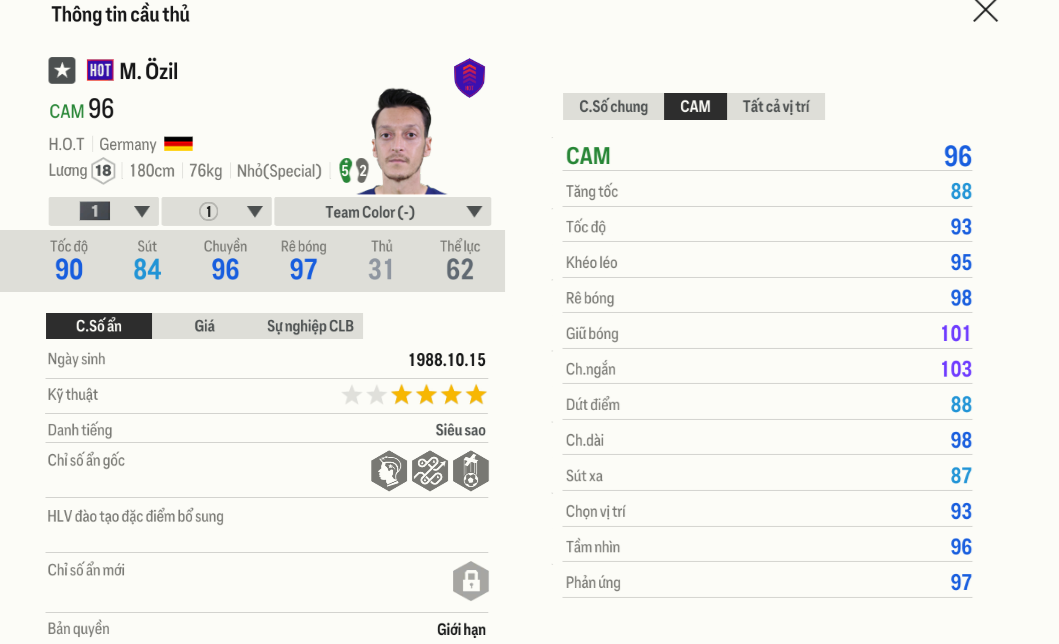
Task: Click the purple H.O.T season badge
Action: [469, 78]
